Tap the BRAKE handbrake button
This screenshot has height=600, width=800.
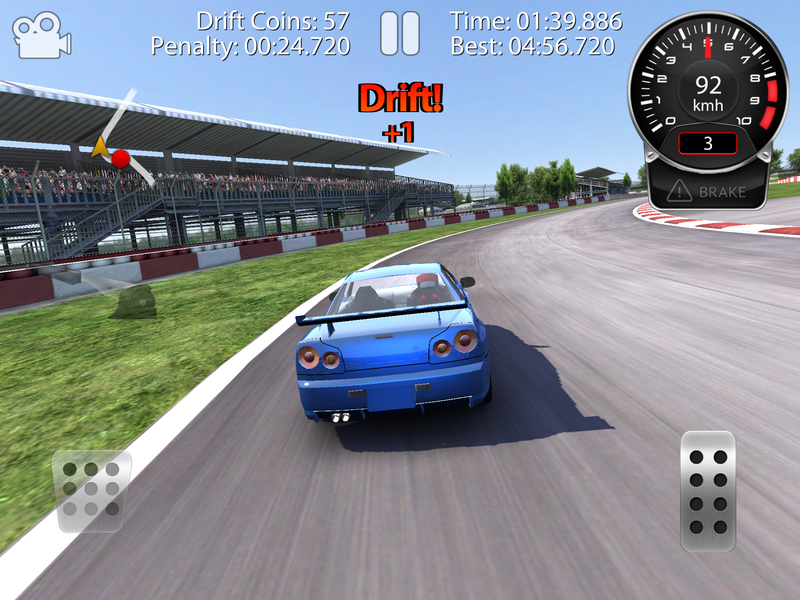point(708,190)
